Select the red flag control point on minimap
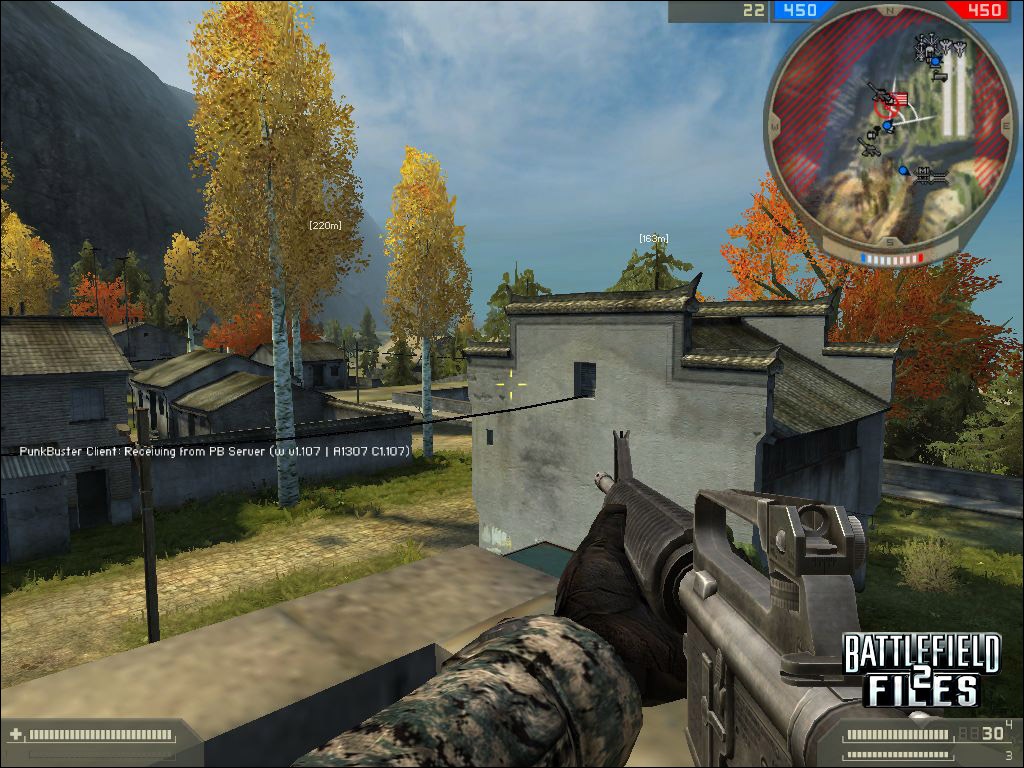Image resolution: width=1024 pixels, height=768 pixels. (x=900, y=99)
